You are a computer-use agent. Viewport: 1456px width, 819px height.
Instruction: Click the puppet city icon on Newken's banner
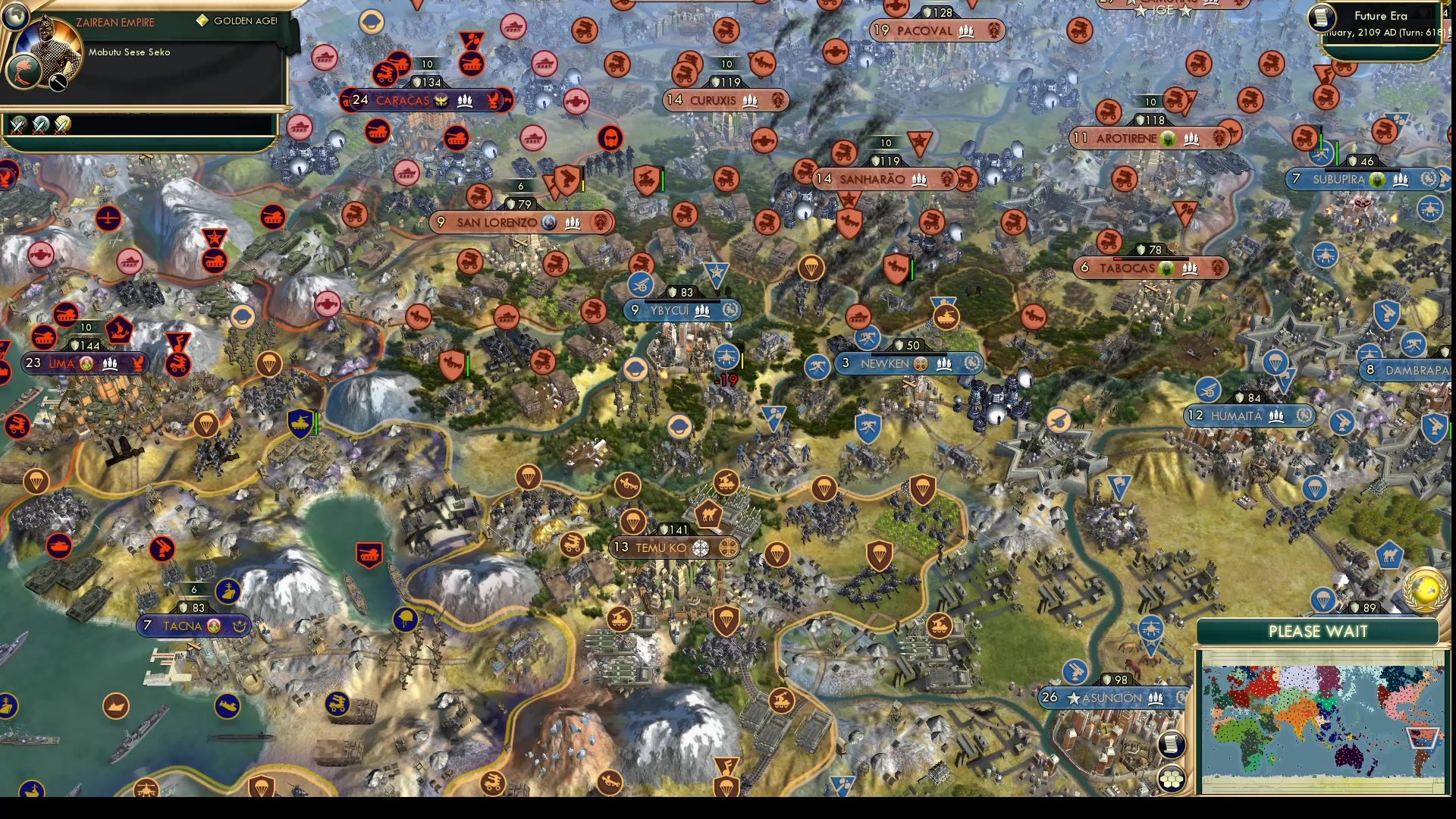[x=920, y=363]
